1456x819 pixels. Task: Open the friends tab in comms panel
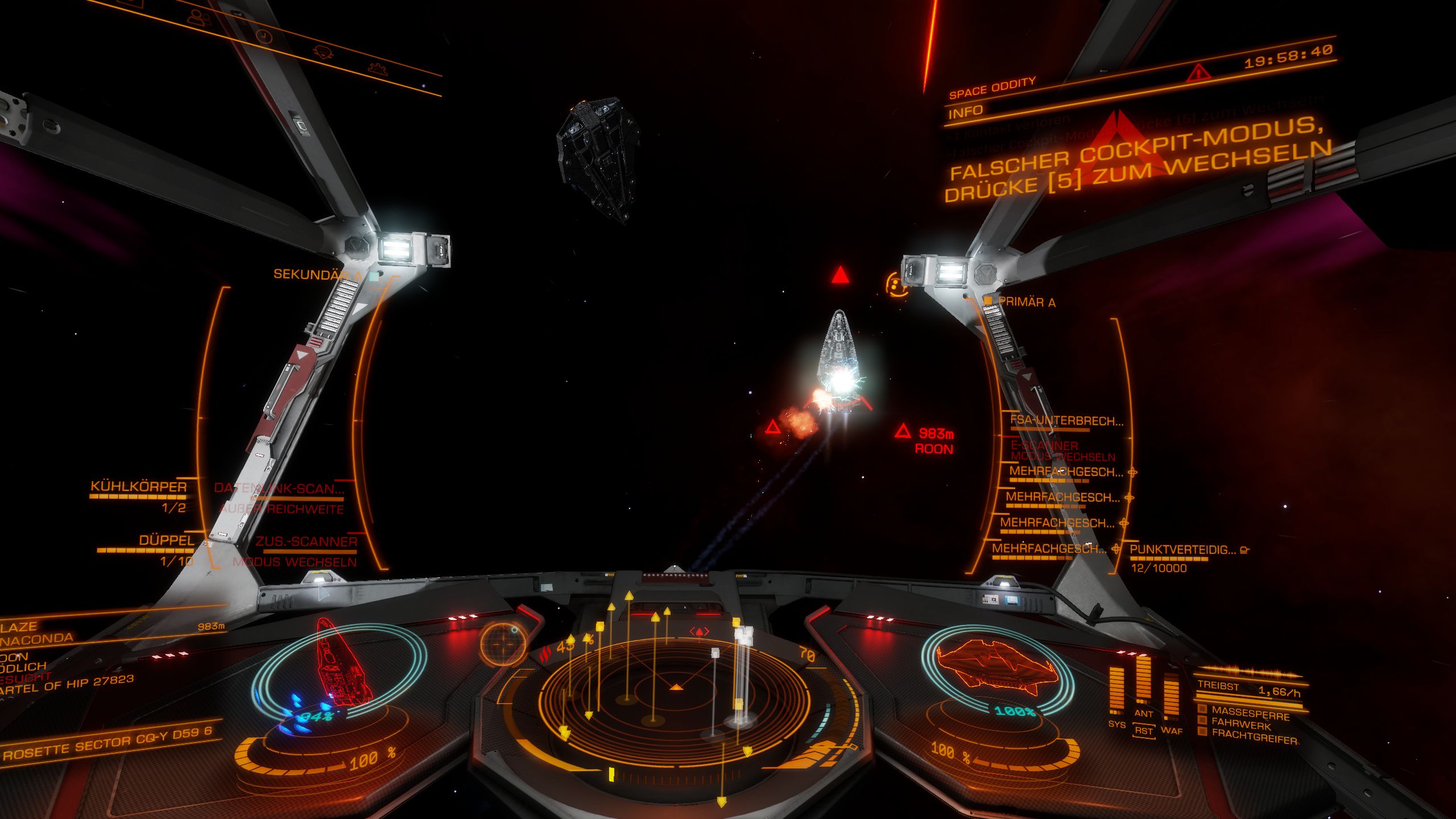pos(199,18)
